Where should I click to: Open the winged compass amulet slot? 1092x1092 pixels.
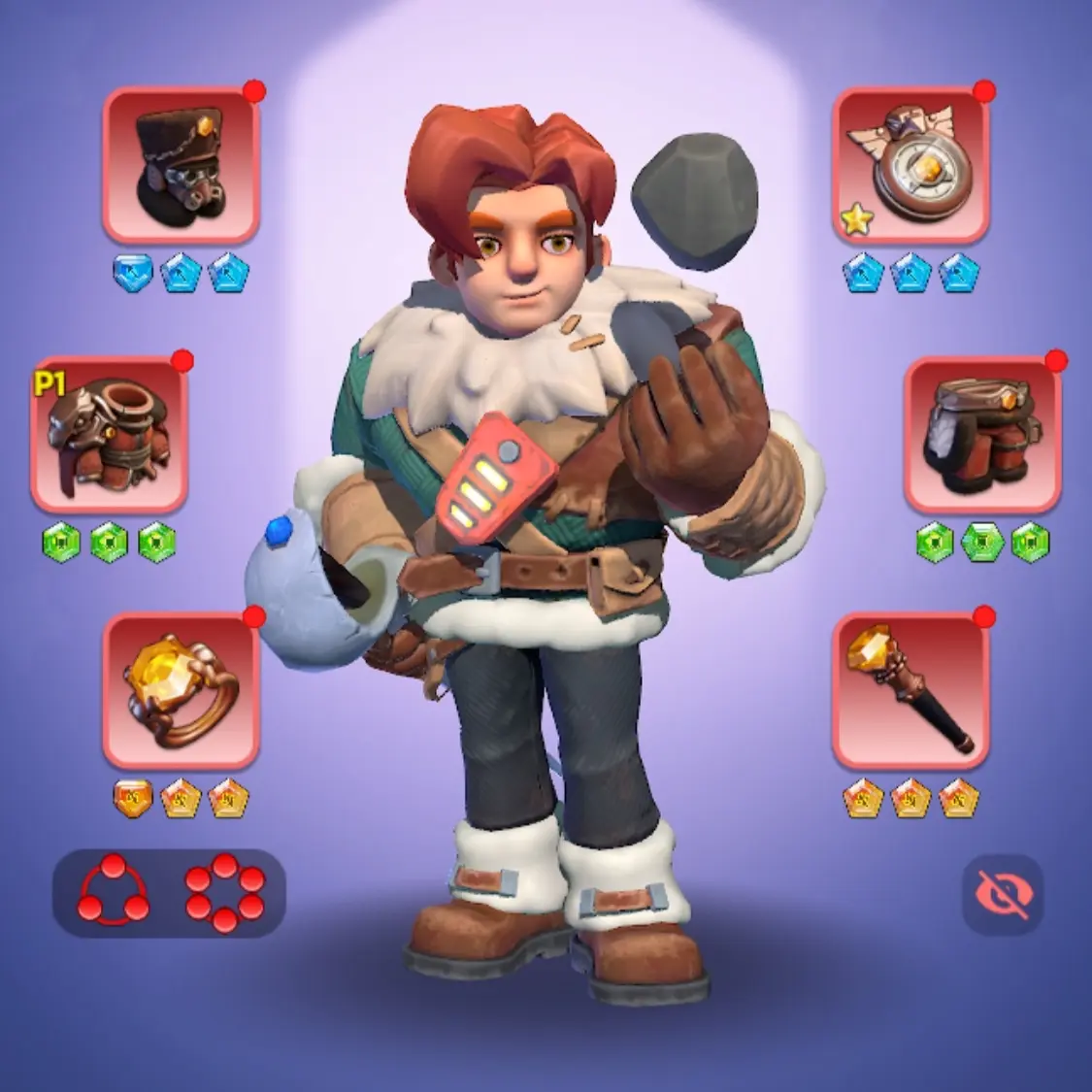click(910, 165)
